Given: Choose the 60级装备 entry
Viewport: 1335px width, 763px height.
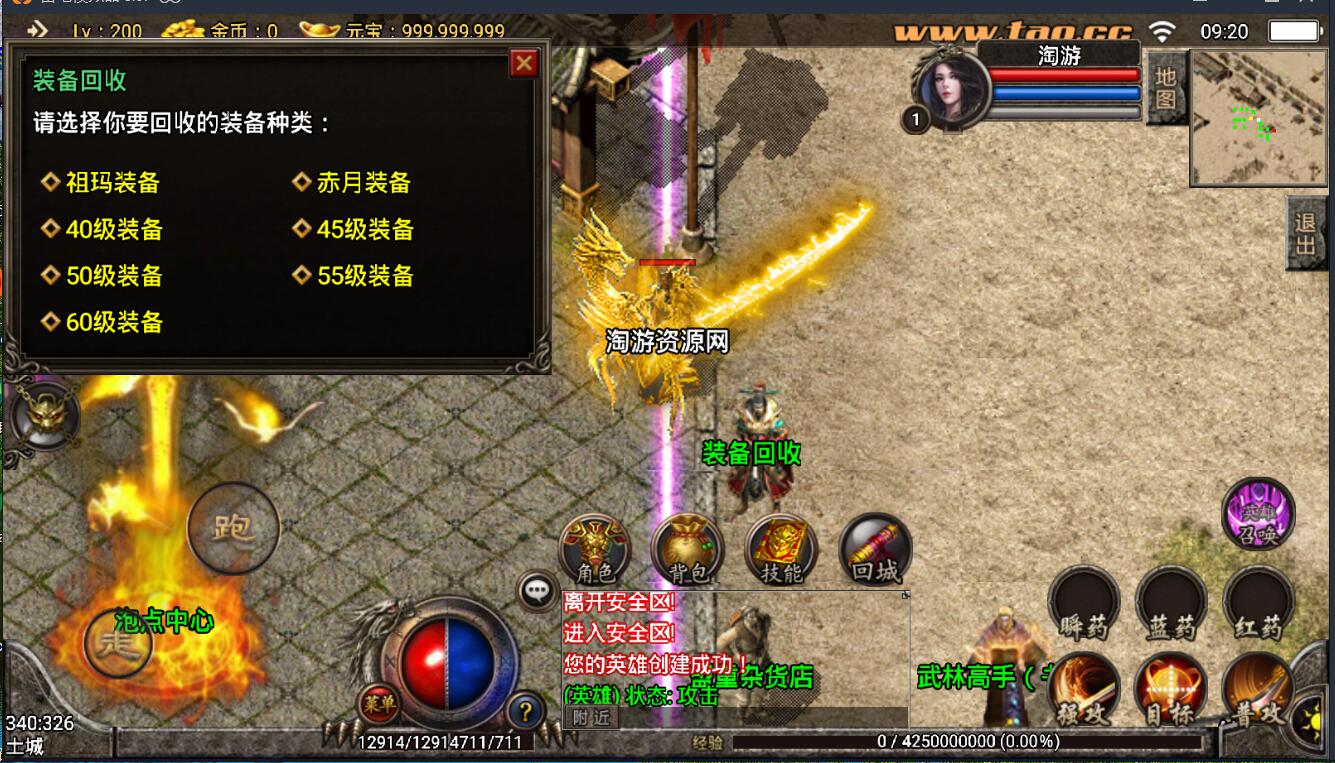Looking at the screenshot, I should pos(113,322).
